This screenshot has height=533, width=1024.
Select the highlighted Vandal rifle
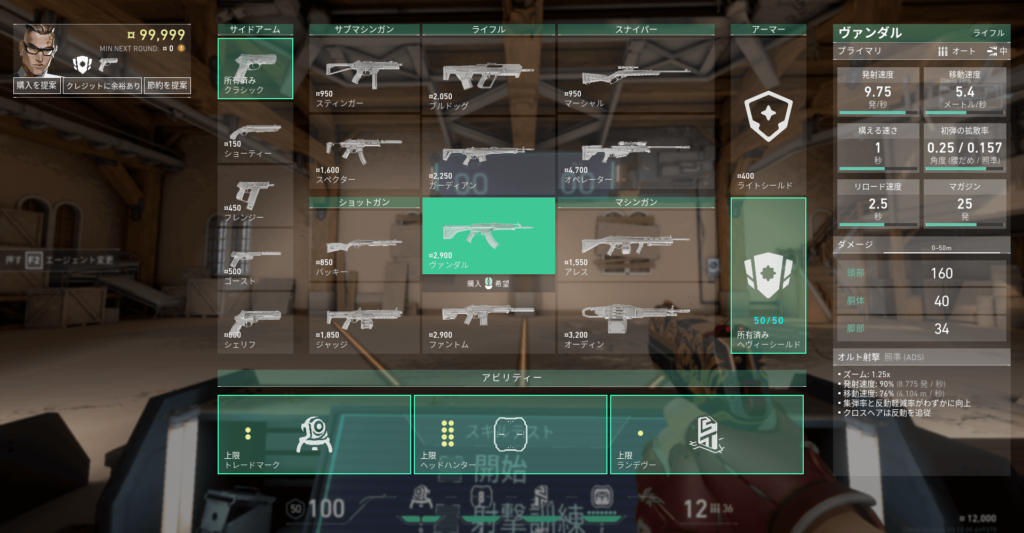[x=488, y=235]
